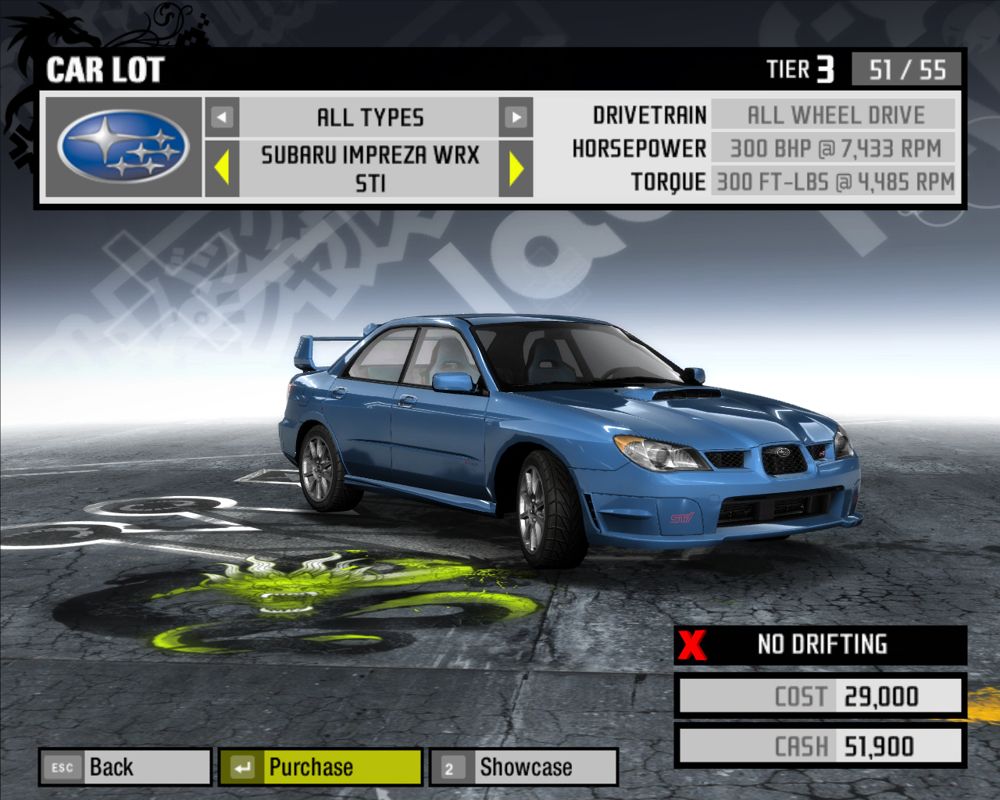Image resolution: width=1000 pixels, height=800 pixels.
Task: Go back from the car lot
Action: [x=125, y=767]
